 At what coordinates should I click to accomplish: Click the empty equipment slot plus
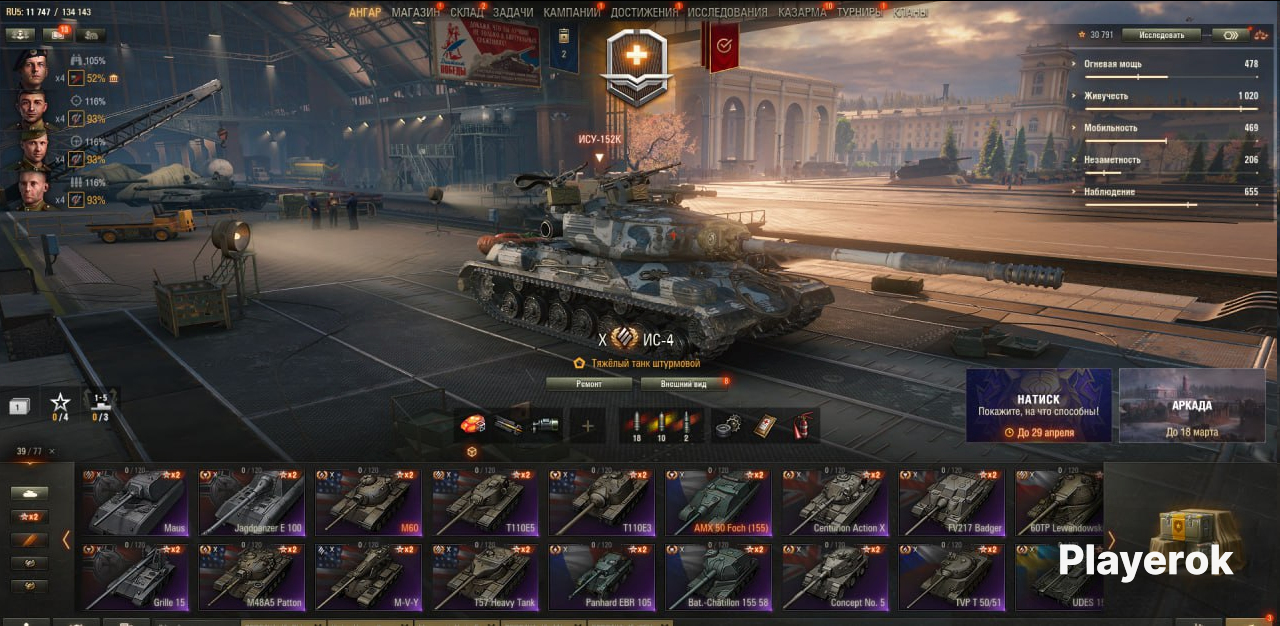[588, 426]
